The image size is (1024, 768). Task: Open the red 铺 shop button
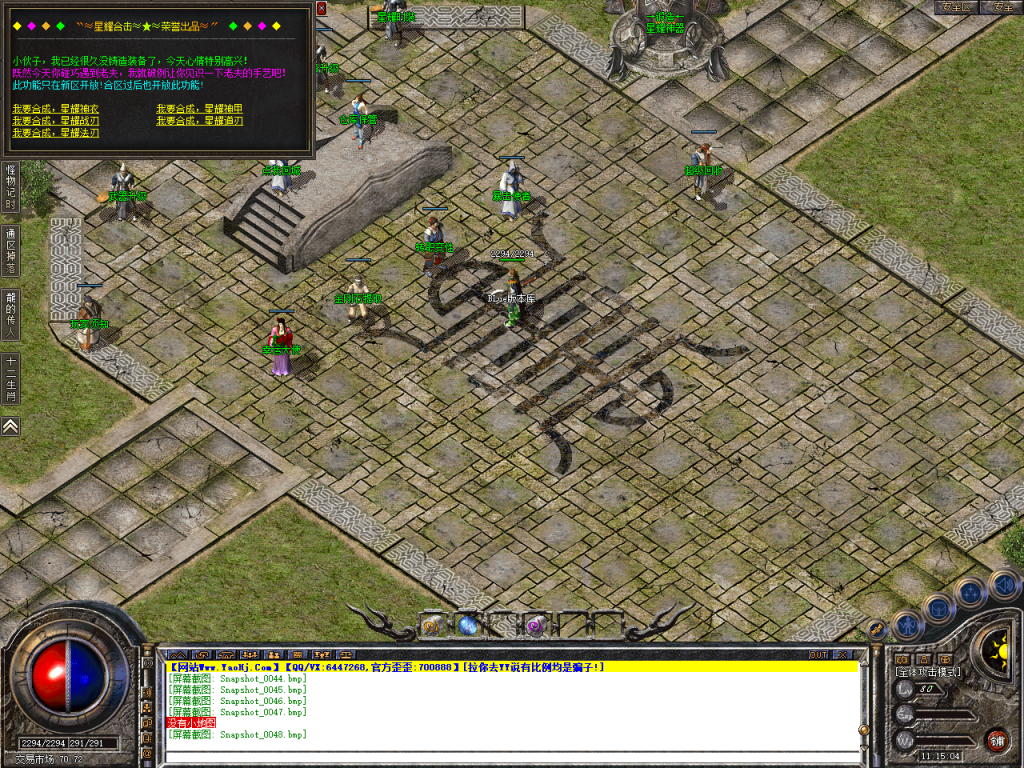996,740
